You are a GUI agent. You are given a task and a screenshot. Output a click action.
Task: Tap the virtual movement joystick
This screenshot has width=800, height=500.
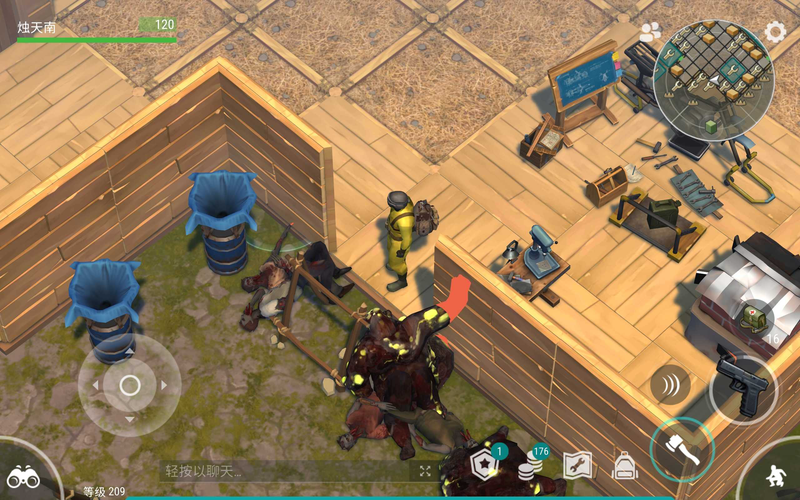[x=129, y=385]
